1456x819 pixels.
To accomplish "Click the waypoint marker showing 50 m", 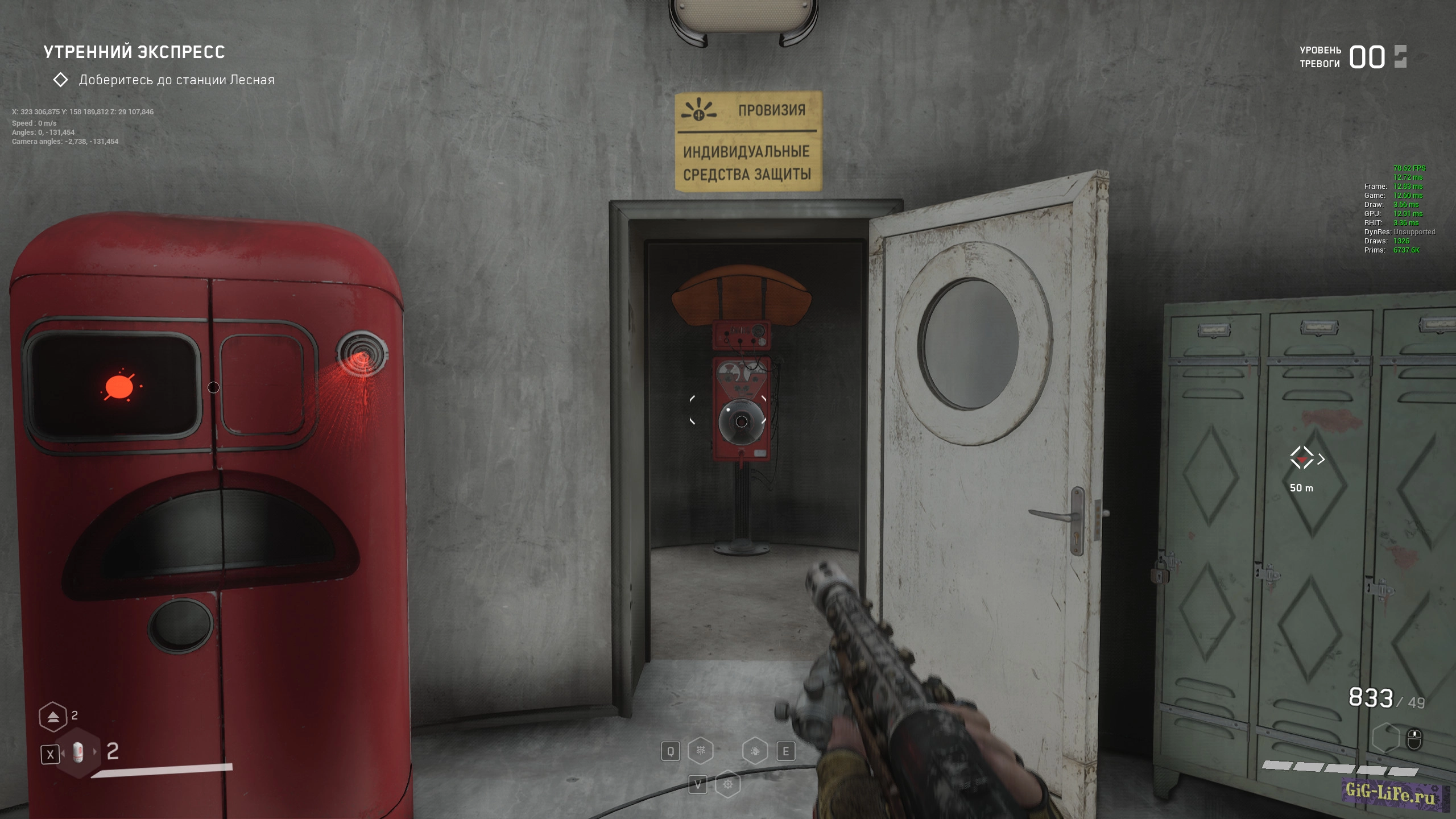I will point(1304,472).
